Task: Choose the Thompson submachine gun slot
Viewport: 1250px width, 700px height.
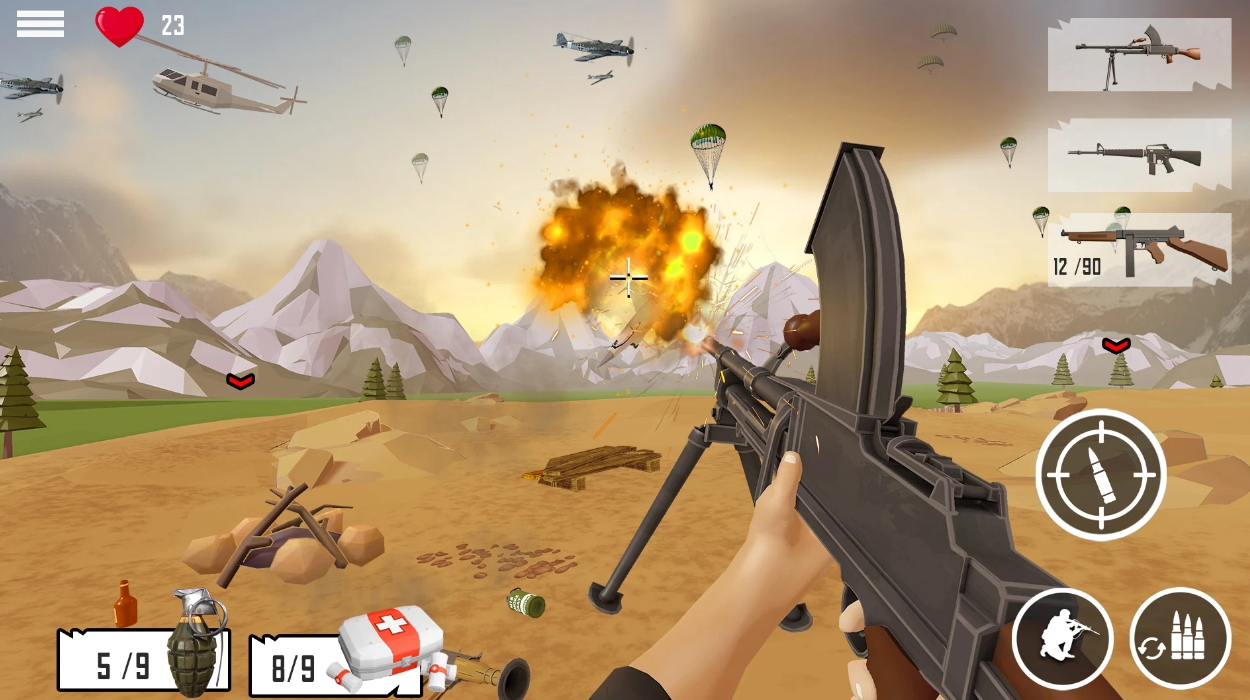Action: pos(1139,249)
